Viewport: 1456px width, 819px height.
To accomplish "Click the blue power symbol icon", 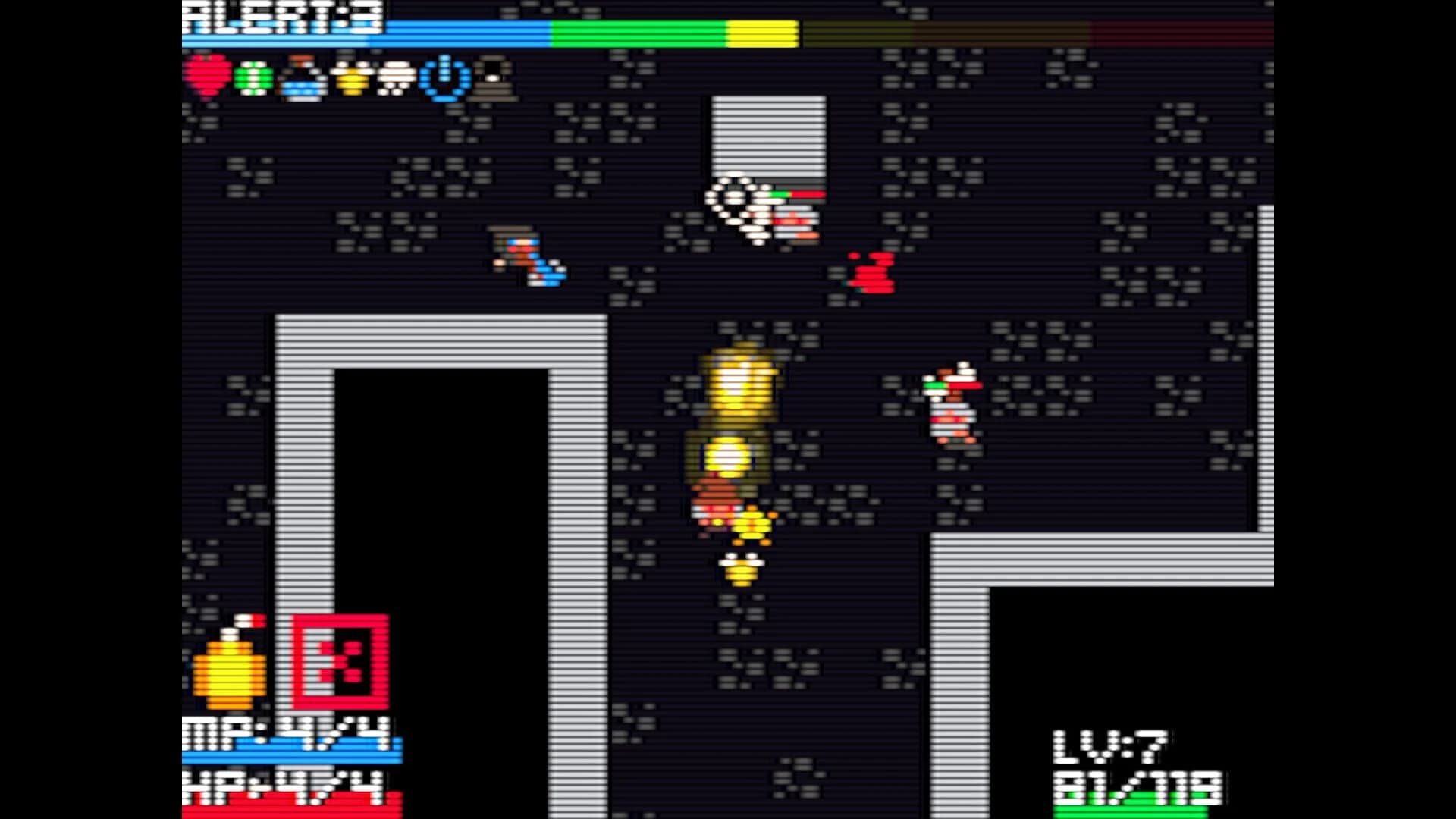I will 444,76.
